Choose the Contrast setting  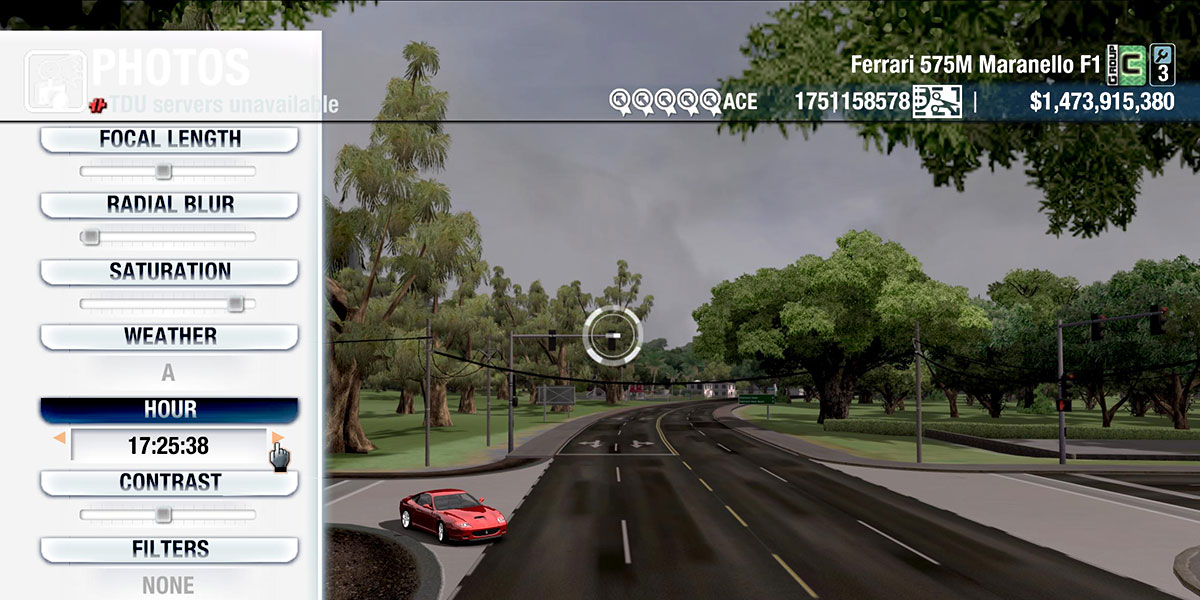169,482
